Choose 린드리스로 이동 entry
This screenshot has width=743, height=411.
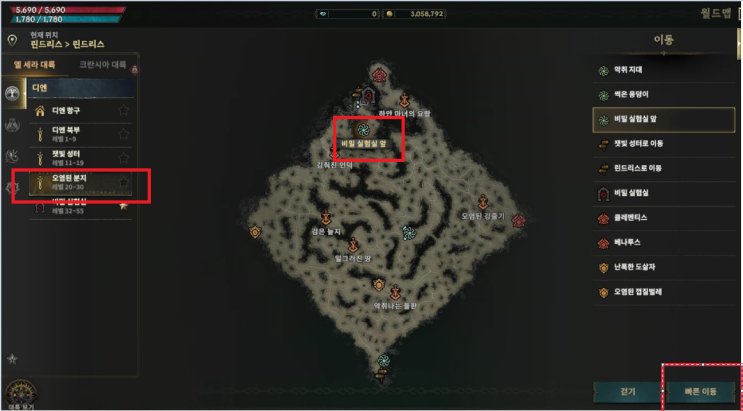[x=664, y=168]
